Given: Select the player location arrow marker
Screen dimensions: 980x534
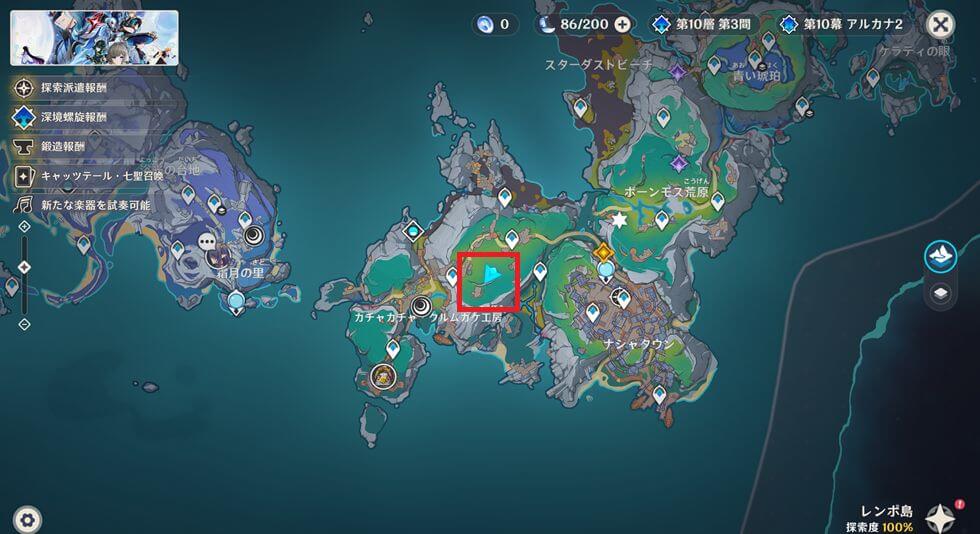Looking at the screenshot, I should [491, 277].
